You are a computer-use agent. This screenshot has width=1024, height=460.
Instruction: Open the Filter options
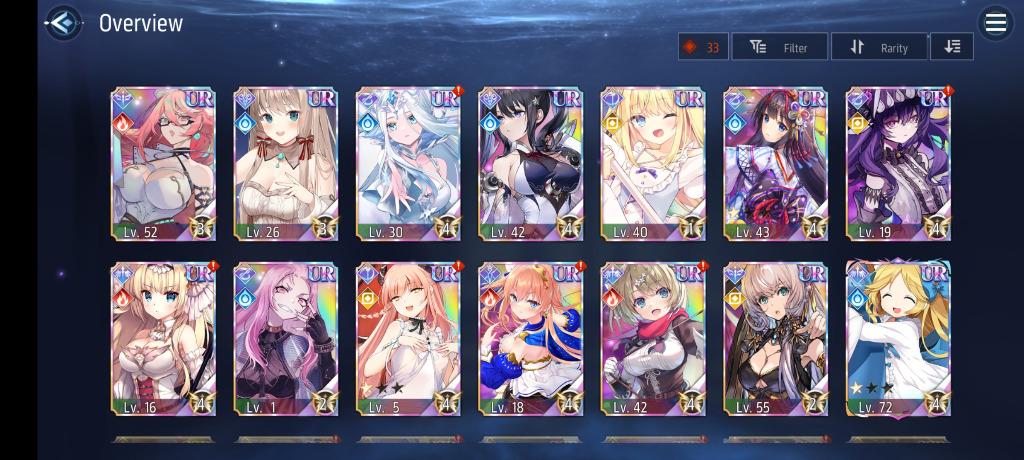pos(779,47)
